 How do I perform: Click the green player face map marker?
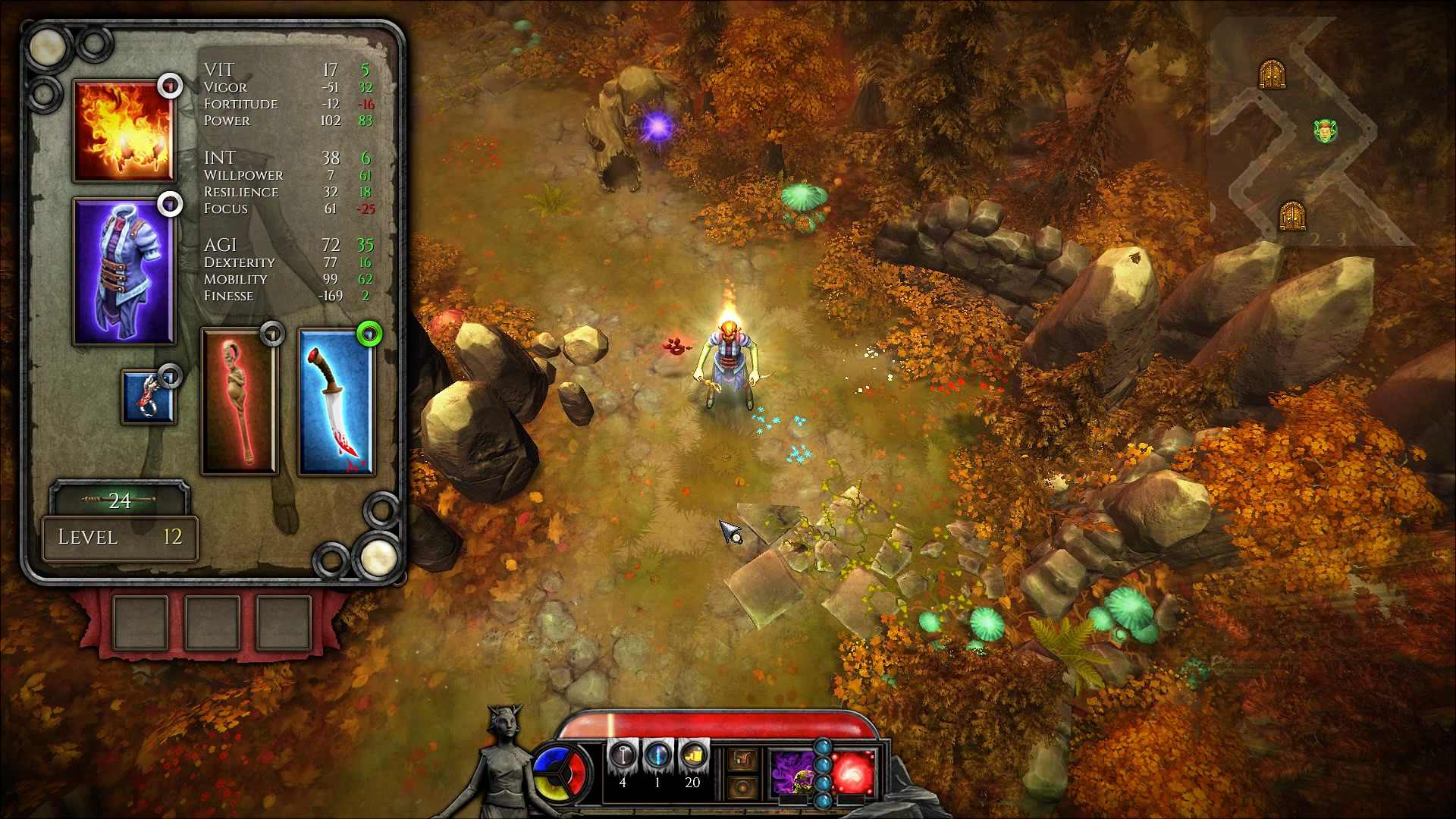click(1325, 131)
